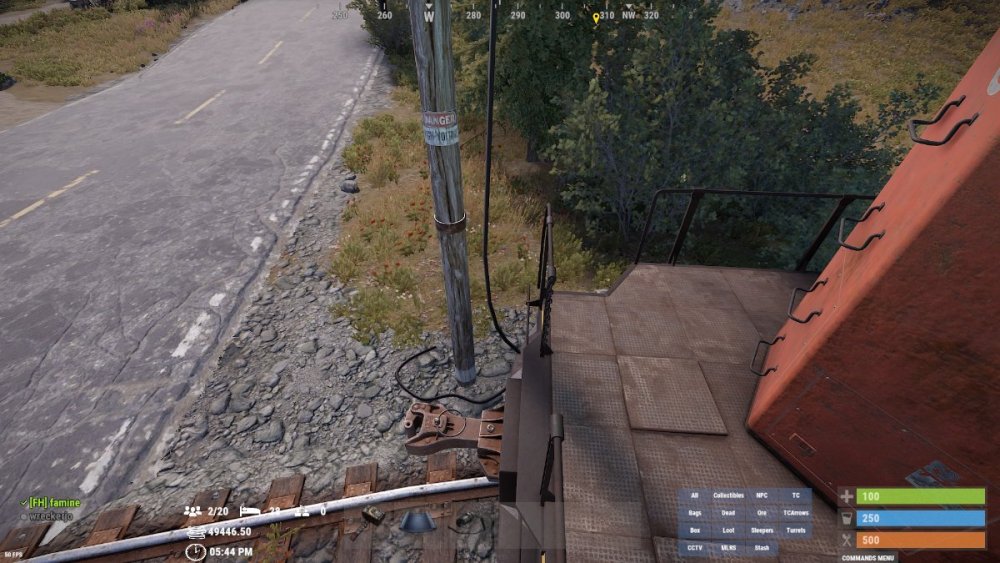Toggle the Stash filter

tap(762, 548)
